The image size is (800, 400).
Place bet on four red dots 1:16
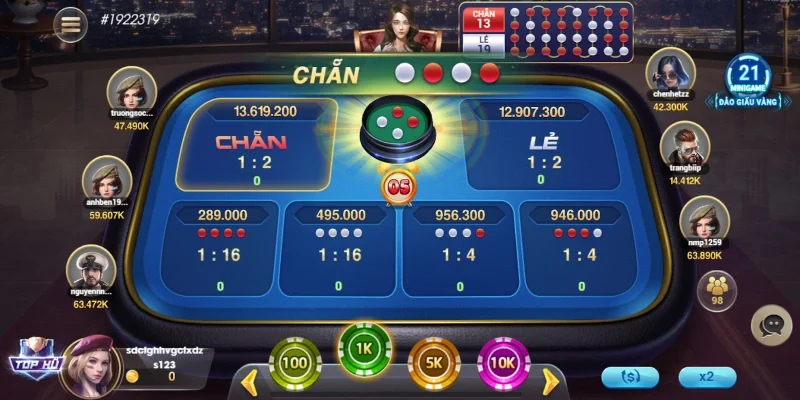pyautogui.click(x=221, y=248)
